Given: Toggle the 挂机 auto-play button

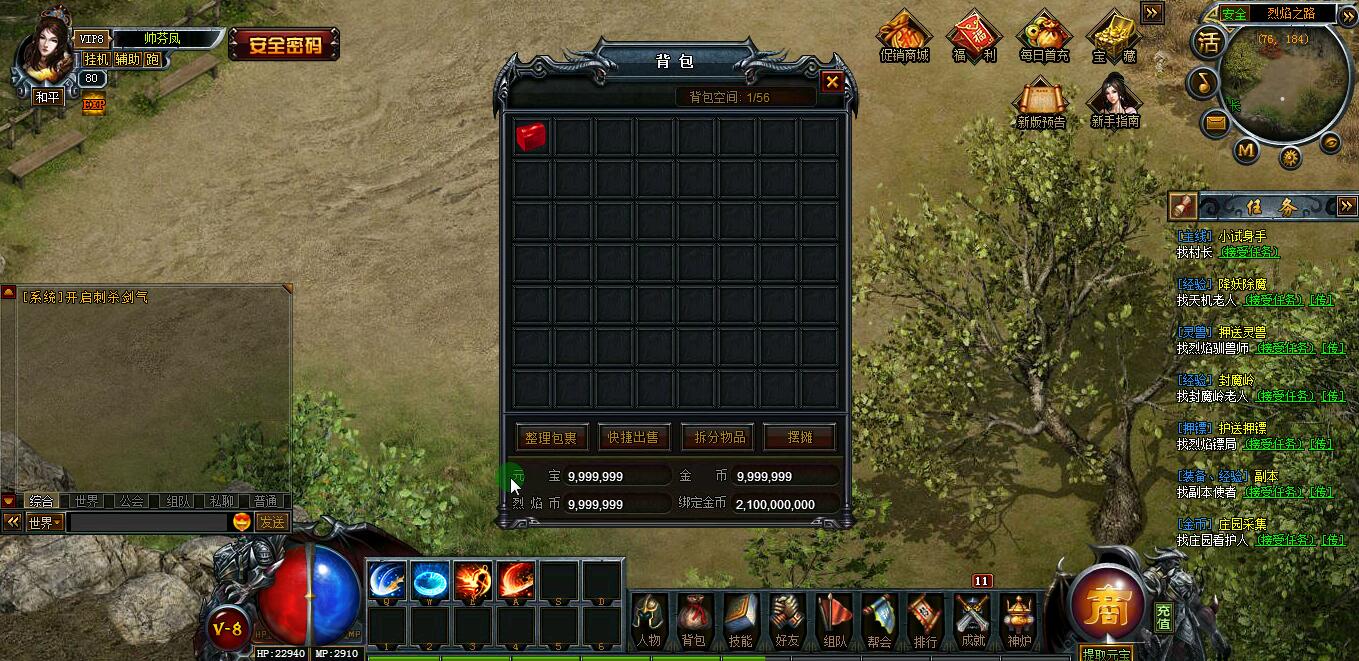Looking at the screenshot, I should coord(96,59).
